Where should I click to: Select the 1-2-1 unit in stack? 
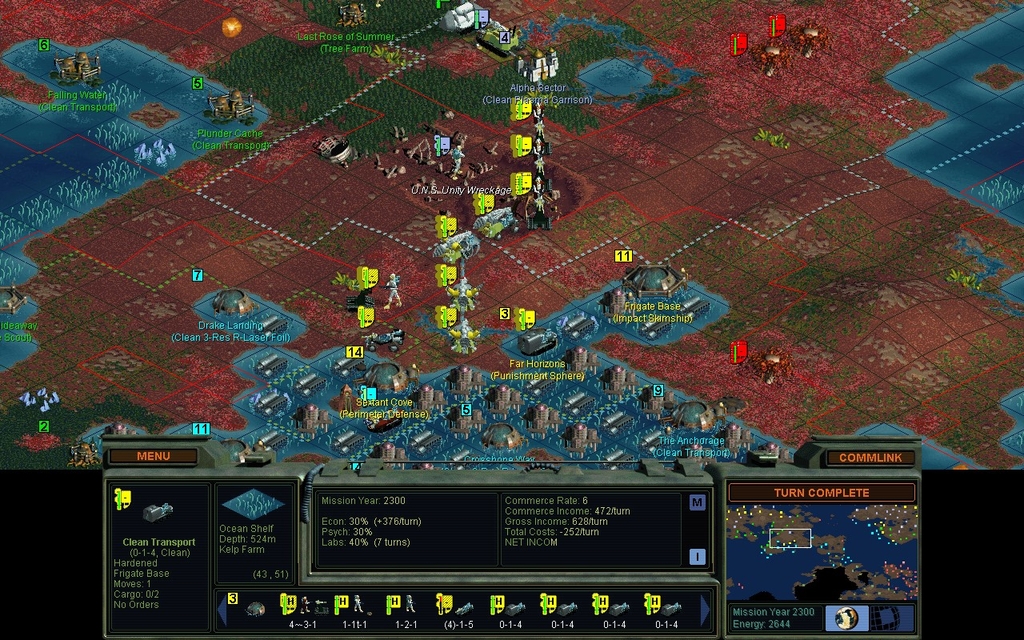(x=406, y=608)
